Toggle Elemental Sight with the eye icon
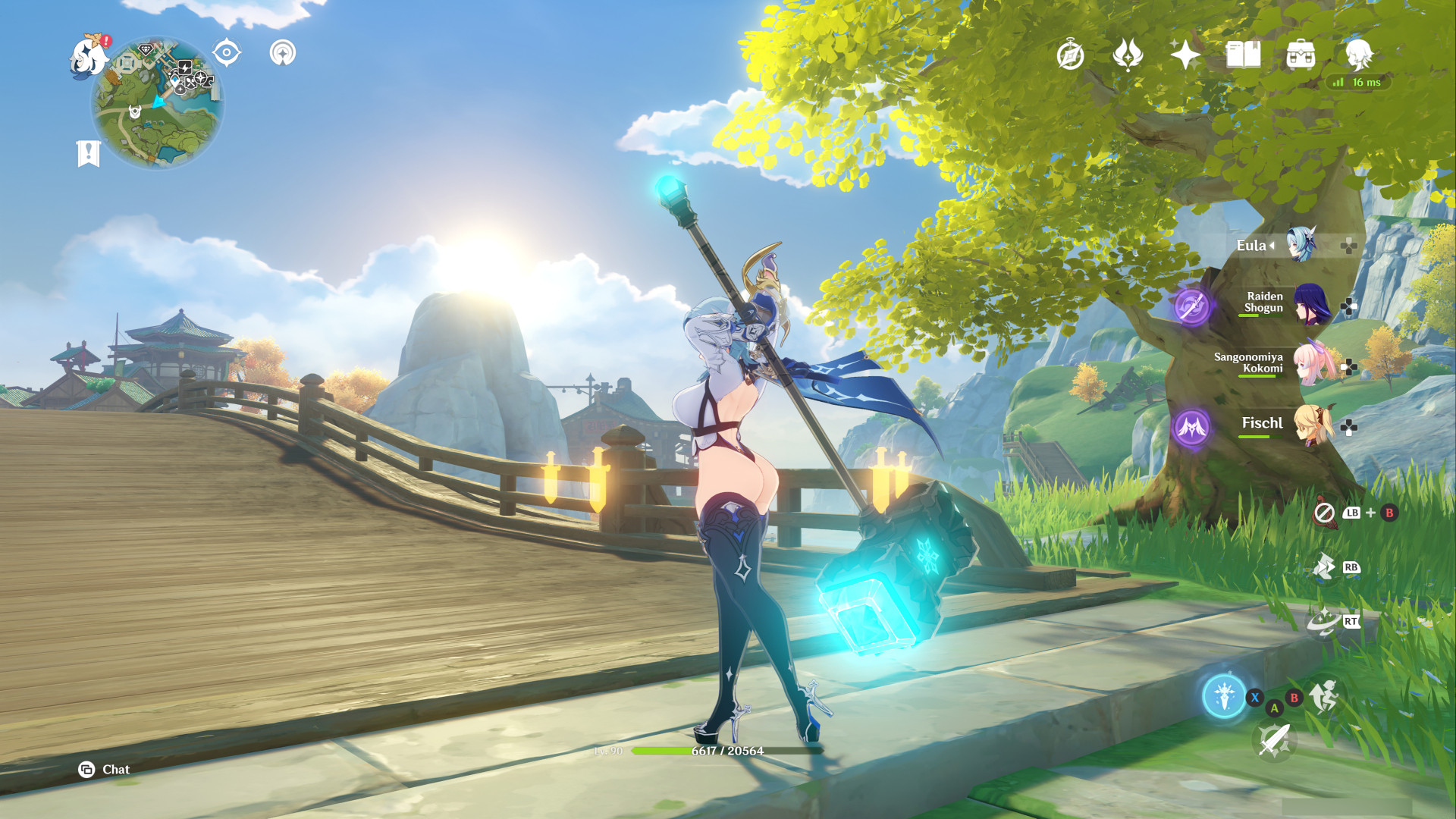Viewport: 1456px width, 819px height. pos(225,53)
